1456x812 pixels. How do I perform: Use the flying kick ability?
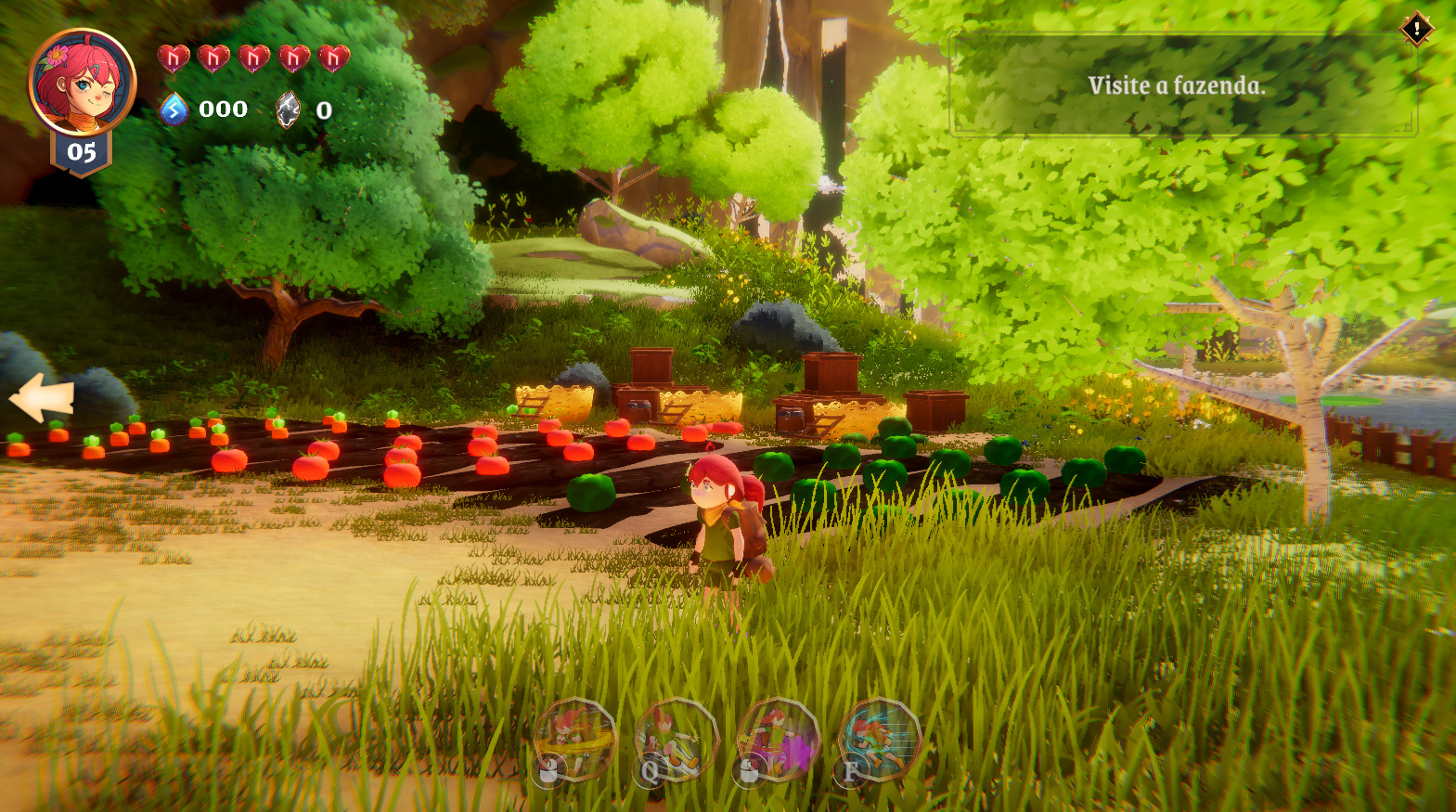pyautogui.click(x=676, y=740)
